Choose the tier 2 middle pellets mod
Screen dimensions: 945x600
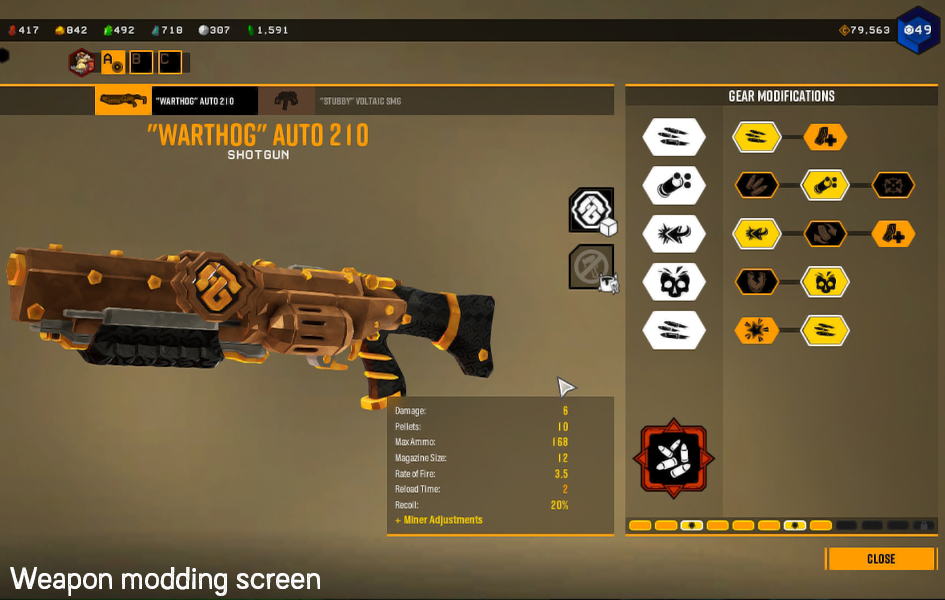click(x=826, y=185)
